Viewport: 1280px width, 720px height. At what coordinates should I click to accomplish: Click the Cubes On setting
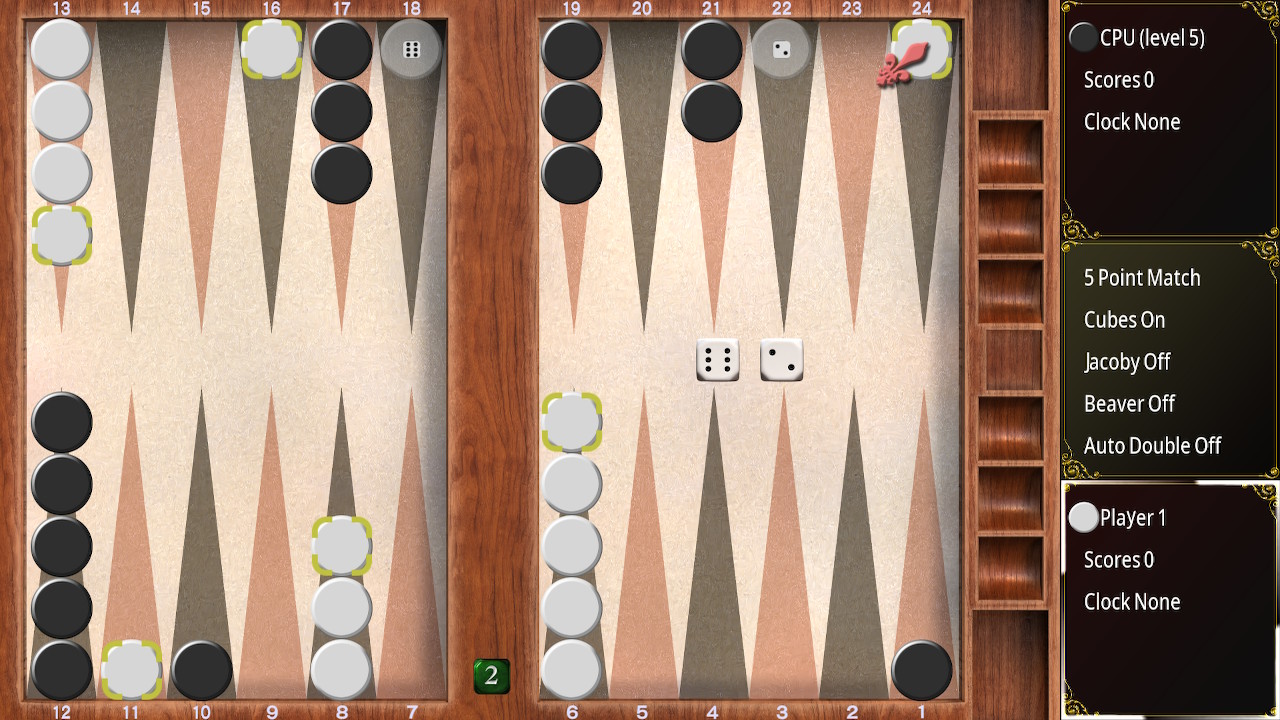coord(1124,320)
